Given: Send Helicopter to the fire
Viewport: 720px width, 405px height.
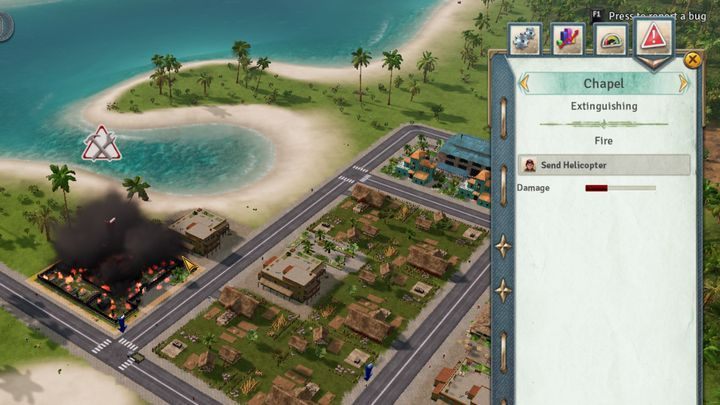Looking at the screenshot, I should click(603, 165).
